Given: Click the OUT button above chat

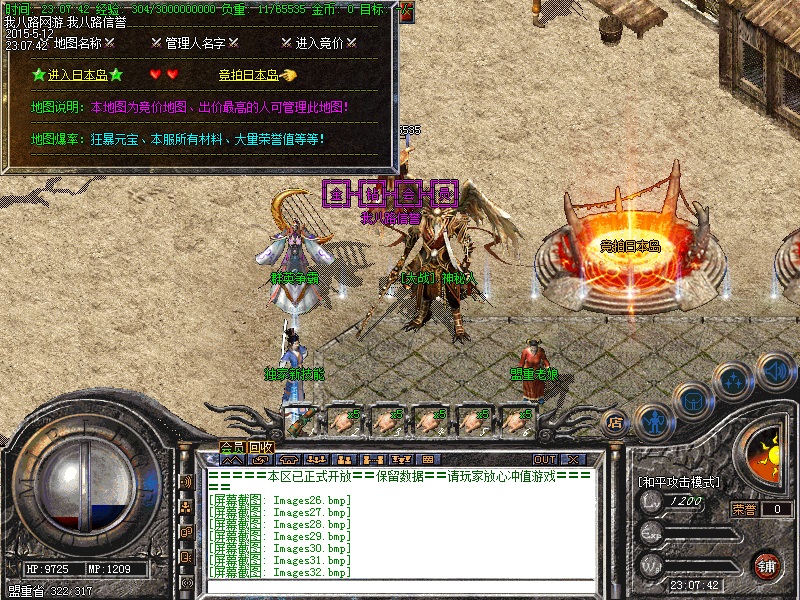Looking at the screenshot, I should (545, 460).
